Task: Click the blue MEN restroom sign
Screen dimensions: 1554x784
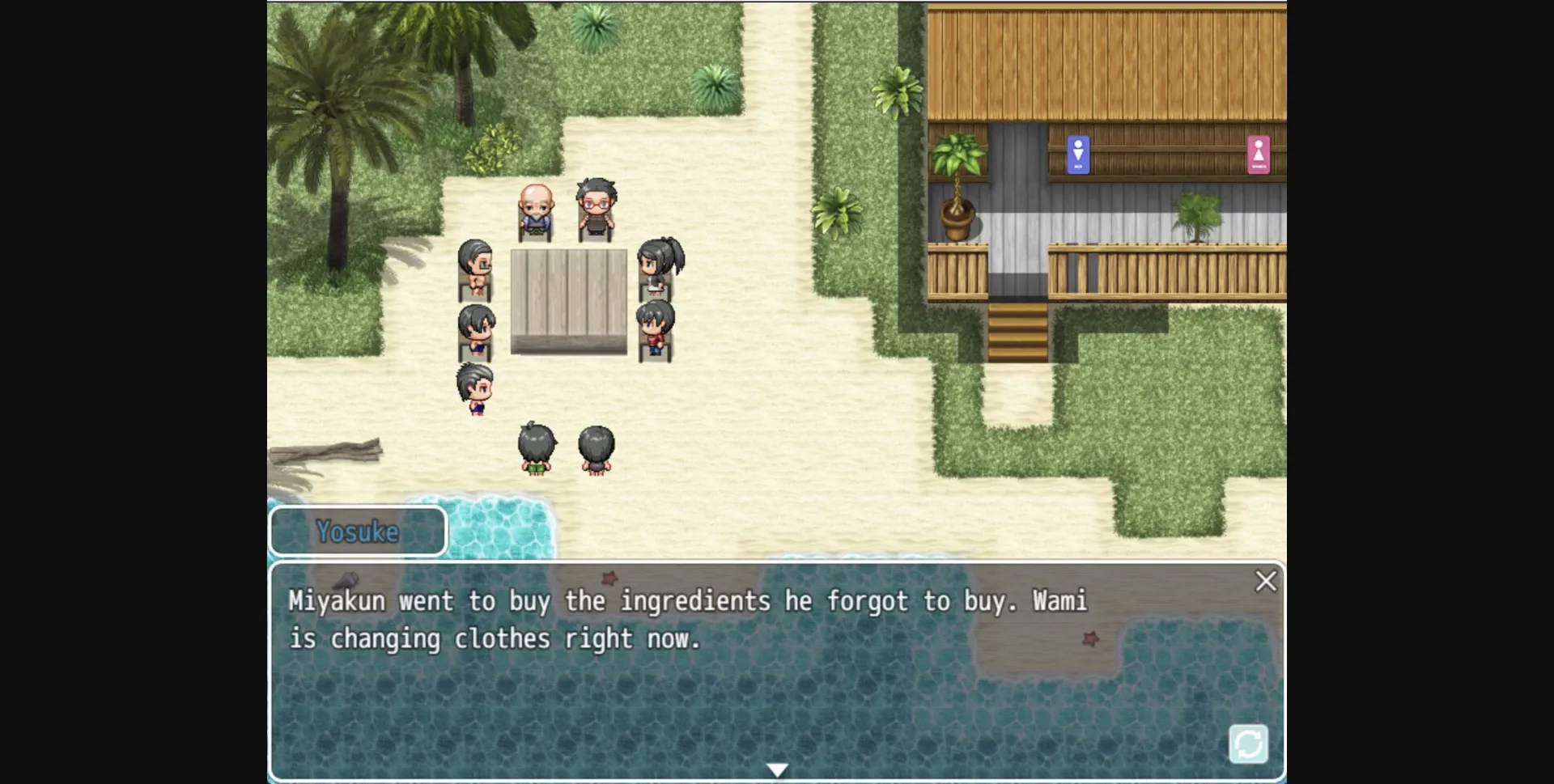Action: 1077,154
